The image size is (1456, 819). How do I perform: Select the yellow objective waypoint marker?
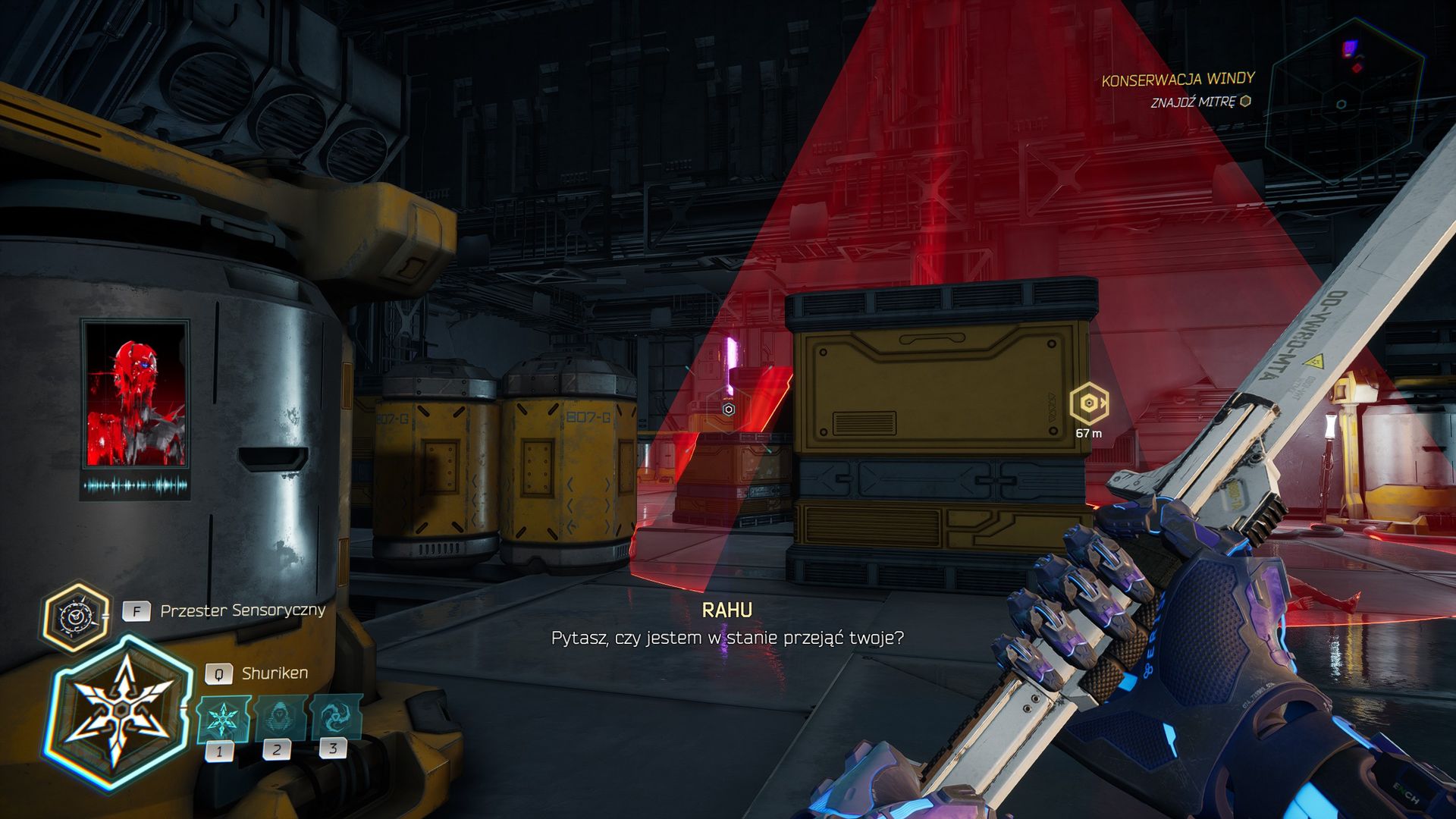coord(1088,403)
